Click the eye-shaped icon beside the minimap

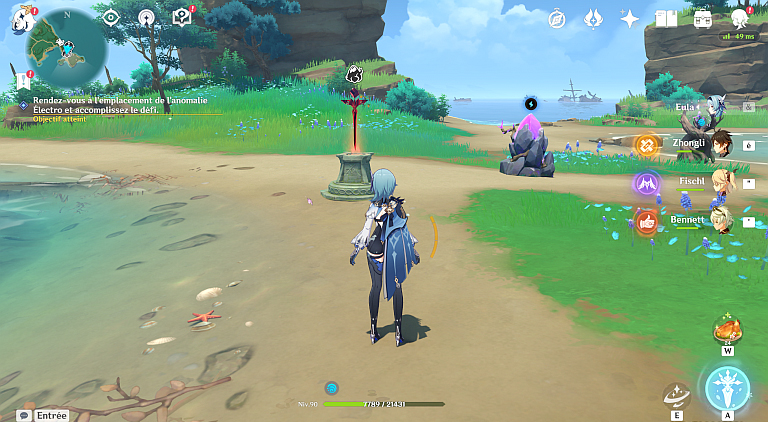pos(111,17)
